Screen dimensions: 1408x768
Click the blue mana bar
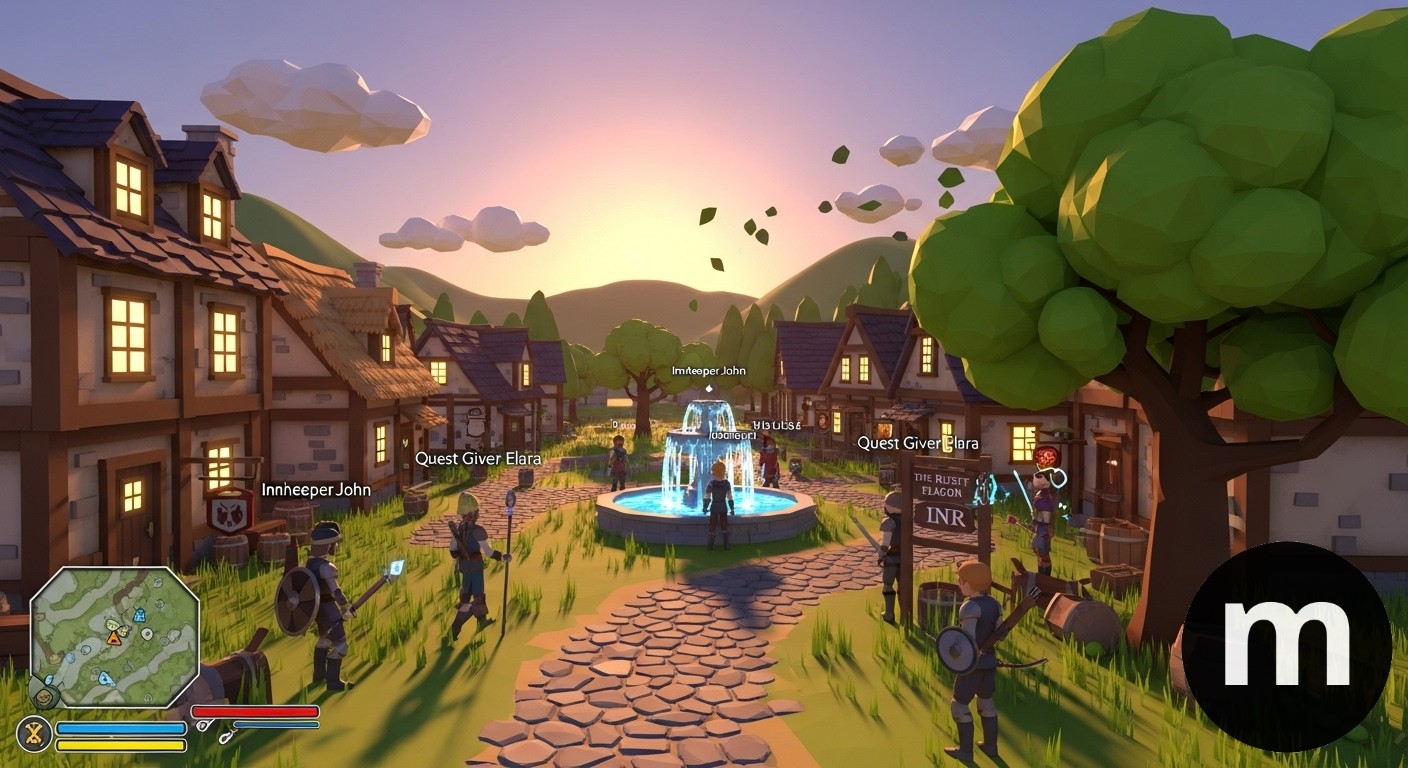point(120,727)
